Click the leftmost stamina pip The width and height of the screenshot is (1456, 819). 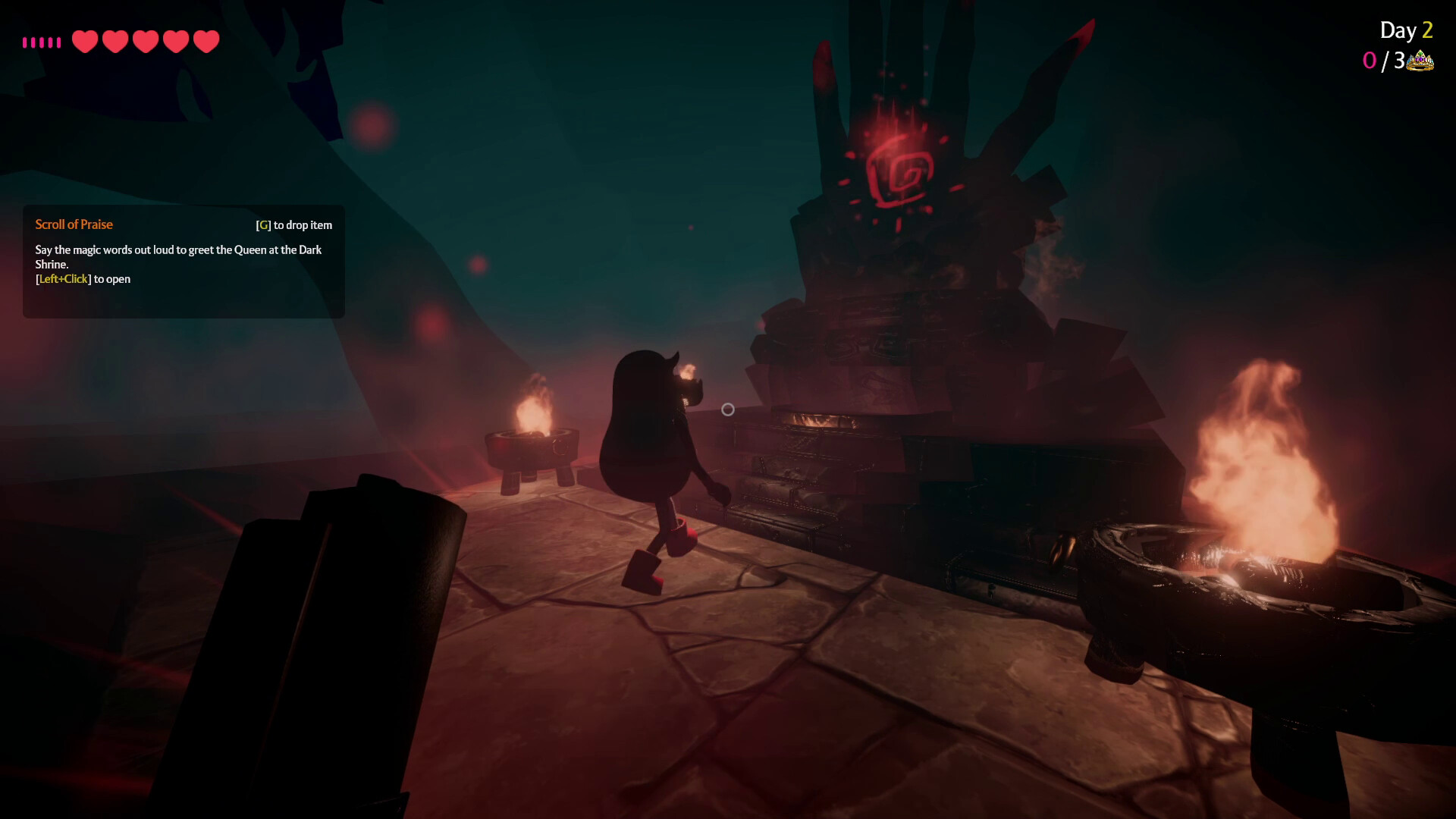[27, 42]
